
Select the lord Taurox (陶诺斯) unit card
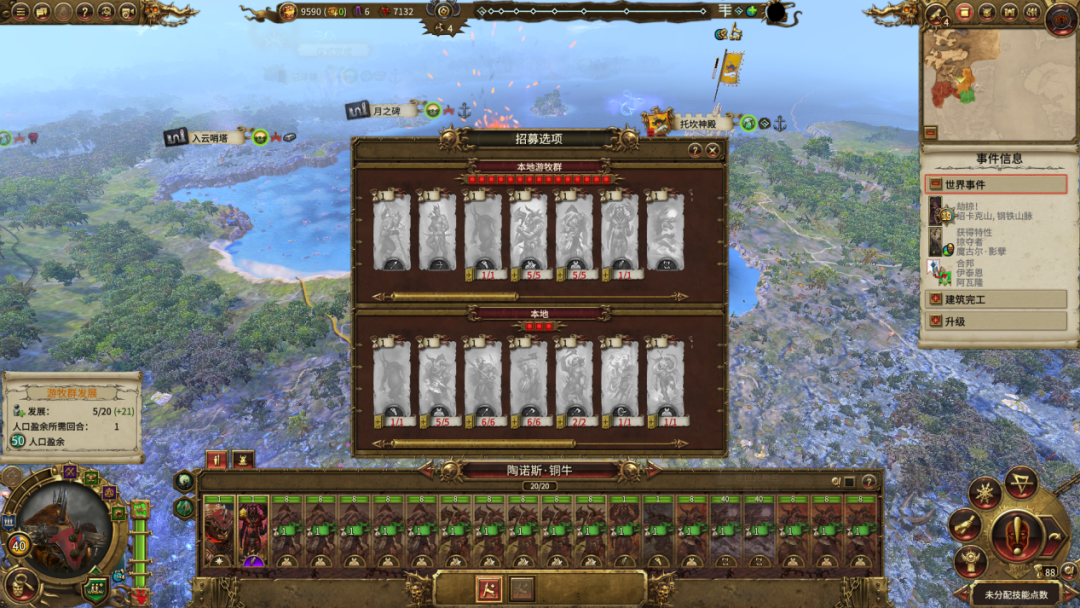point(219,530)
